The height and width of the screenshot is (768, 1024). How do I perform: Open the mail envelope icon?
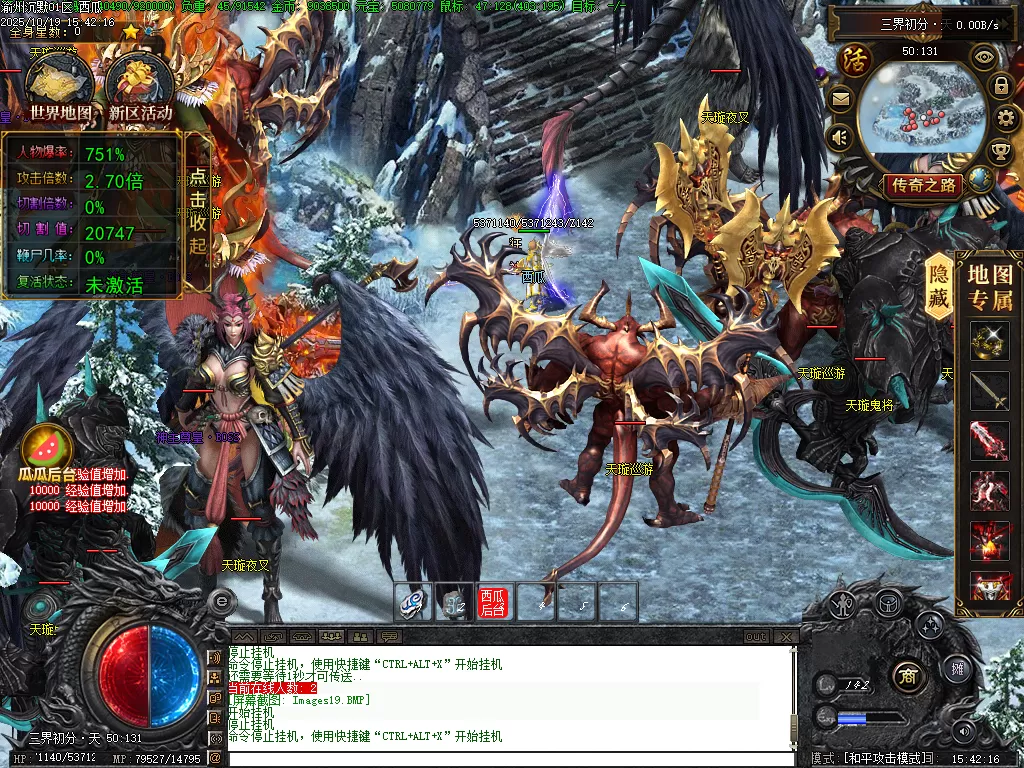point(840,98)
